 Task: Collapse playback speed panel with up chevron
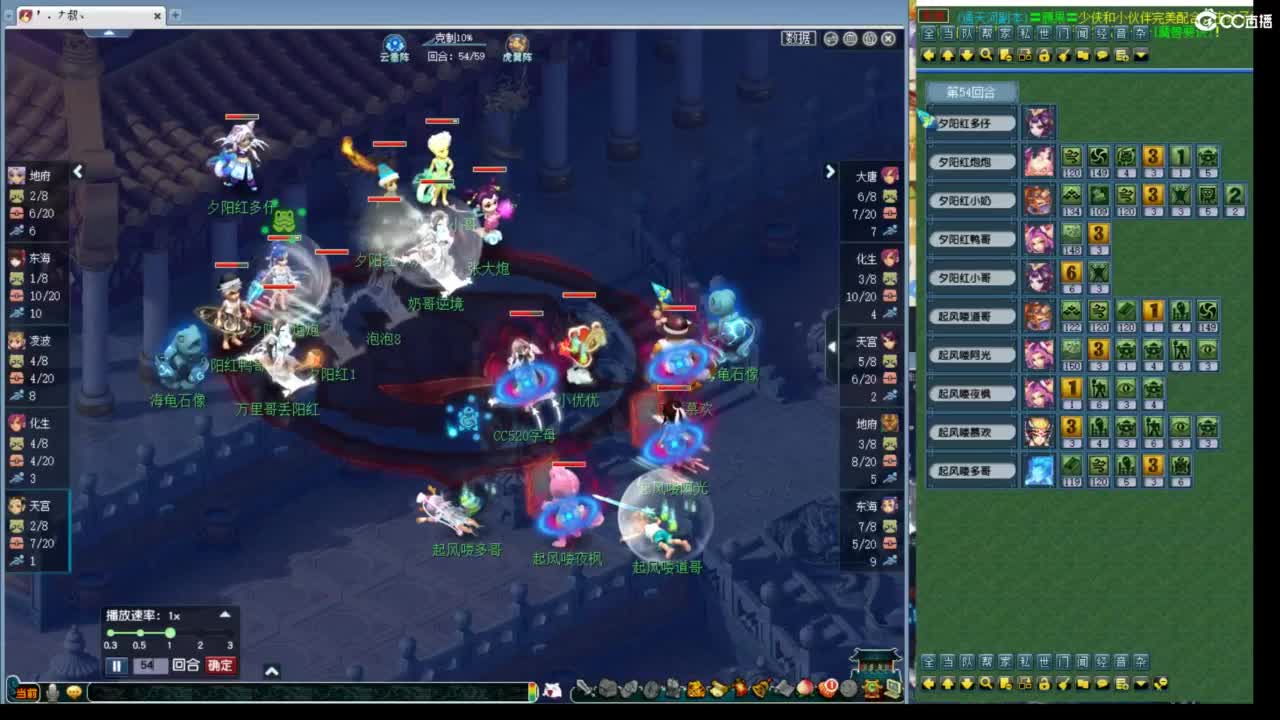[226, 615]
